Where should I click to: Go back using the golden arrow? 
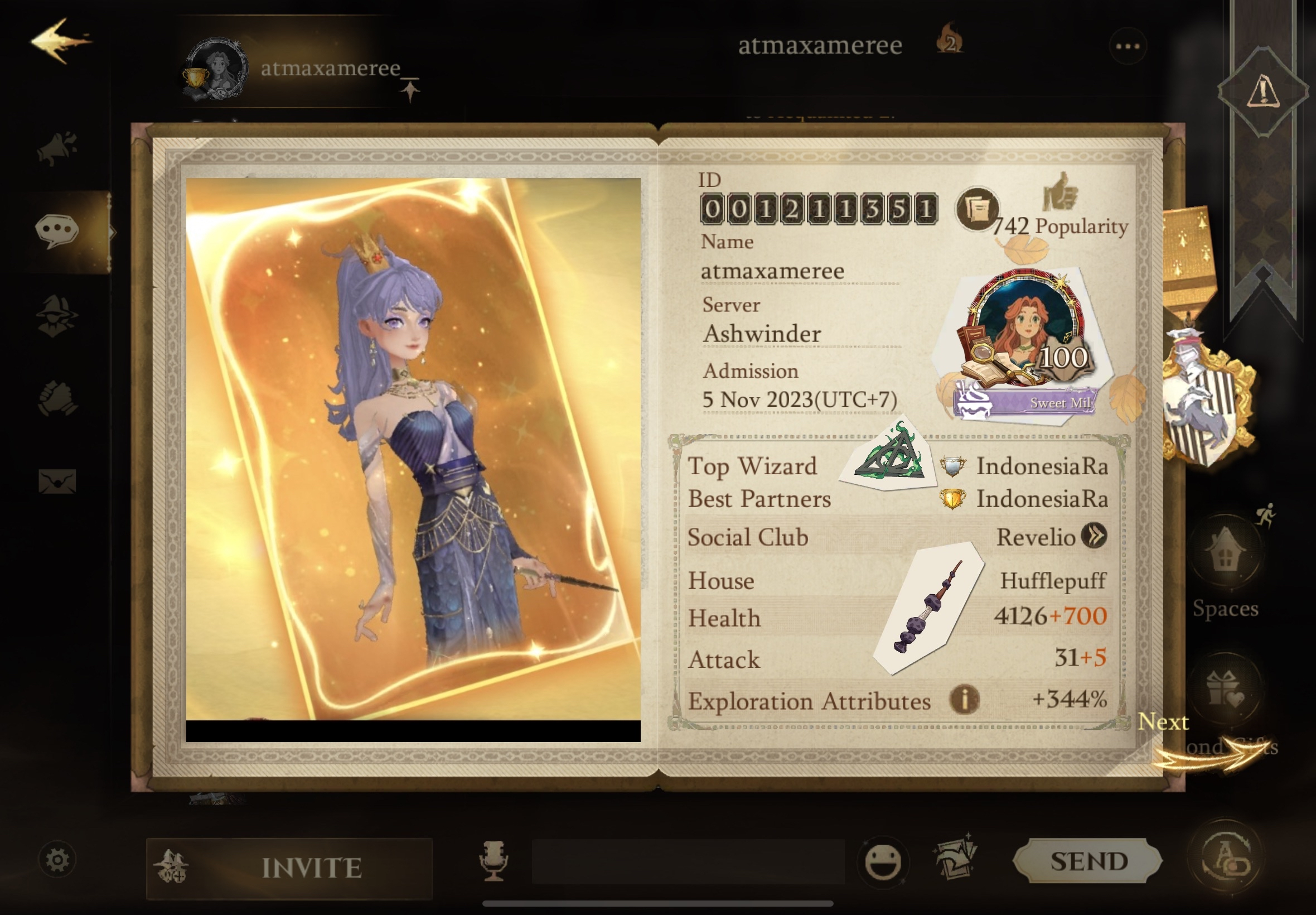pyautogui.click(x=60, y=40)
